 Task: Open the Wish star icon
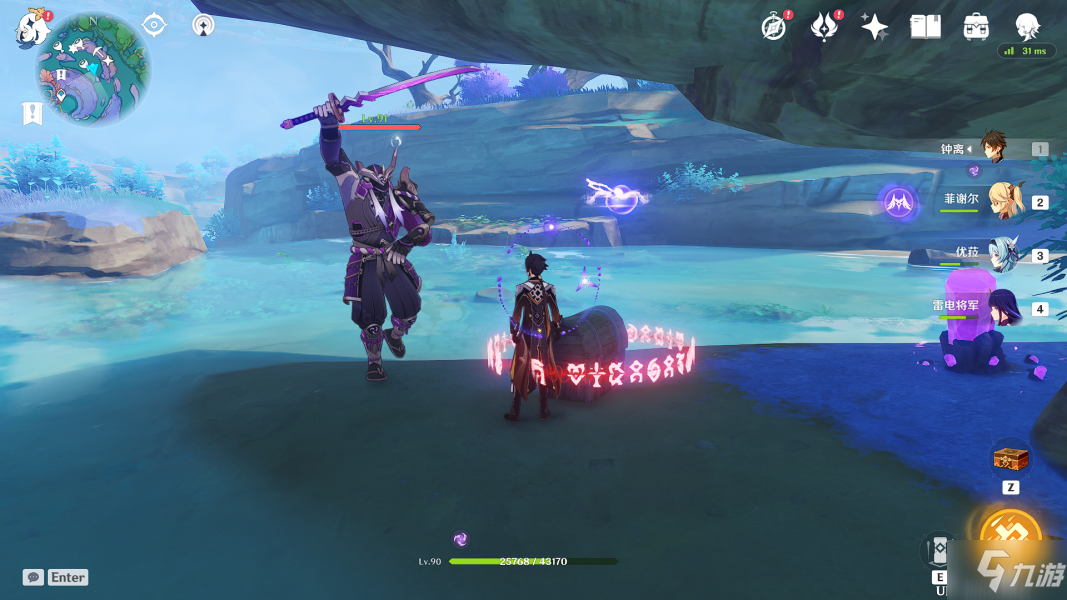click(x=875, y=27)
